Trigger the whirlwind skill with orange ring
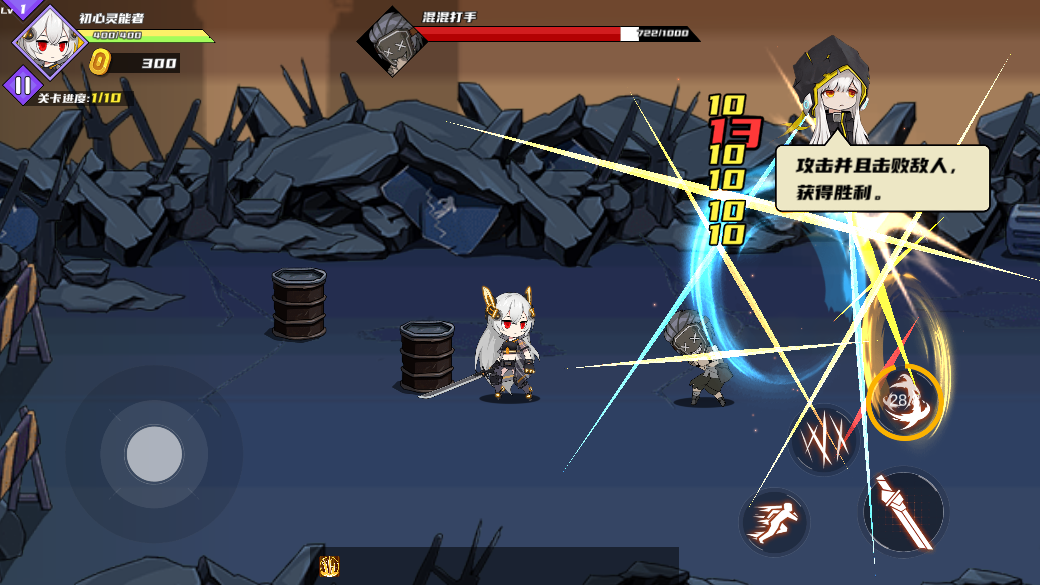Viewport: 1040px width, 585px height. click(x=904, y=402)
